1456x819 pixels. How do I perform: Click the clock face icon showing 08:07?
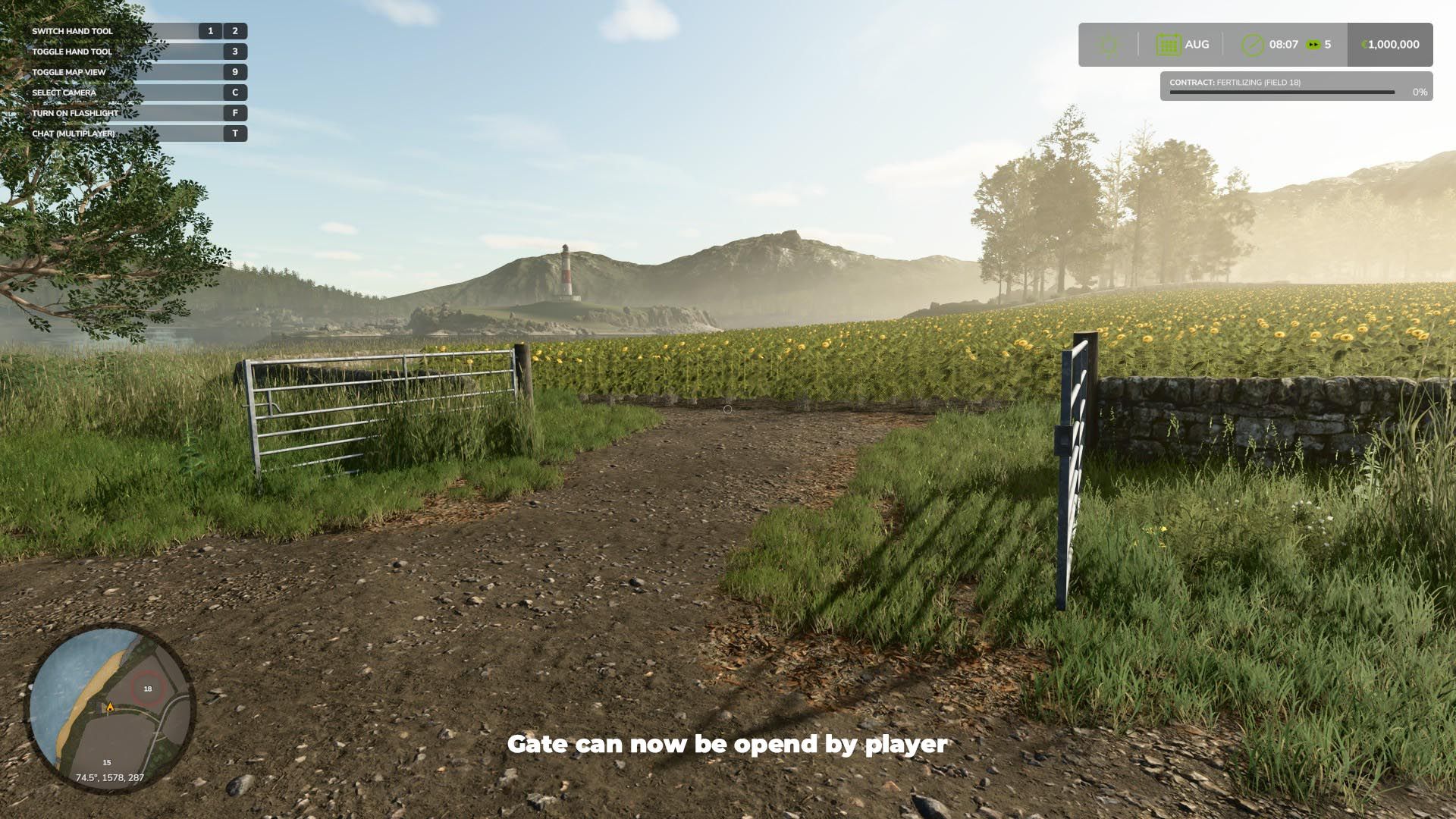tap(1252, 44)
